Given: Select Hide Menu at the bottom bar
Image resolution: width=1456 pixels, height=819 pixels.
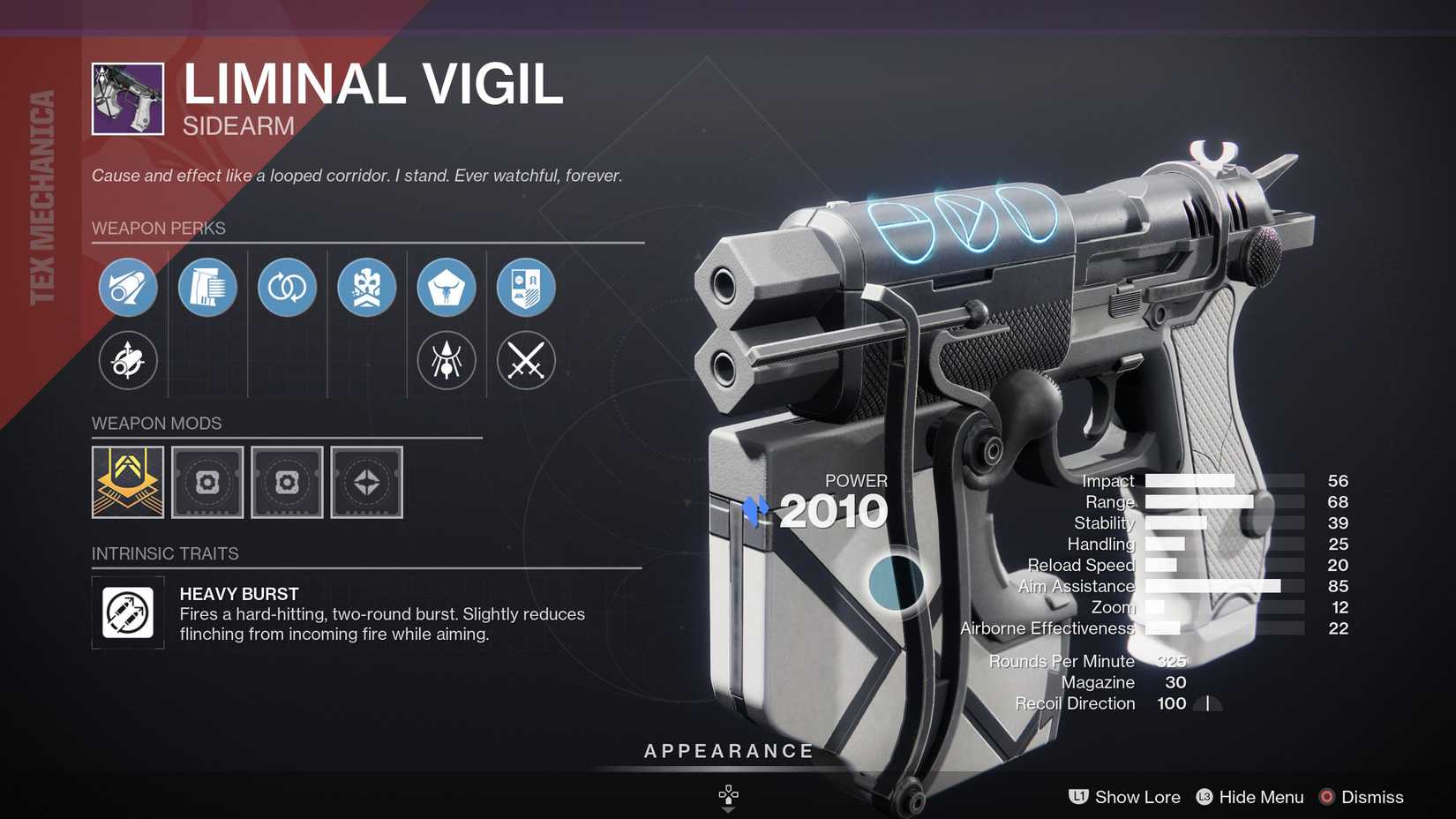Looking at the screenshot, I should coord(1260,797).
